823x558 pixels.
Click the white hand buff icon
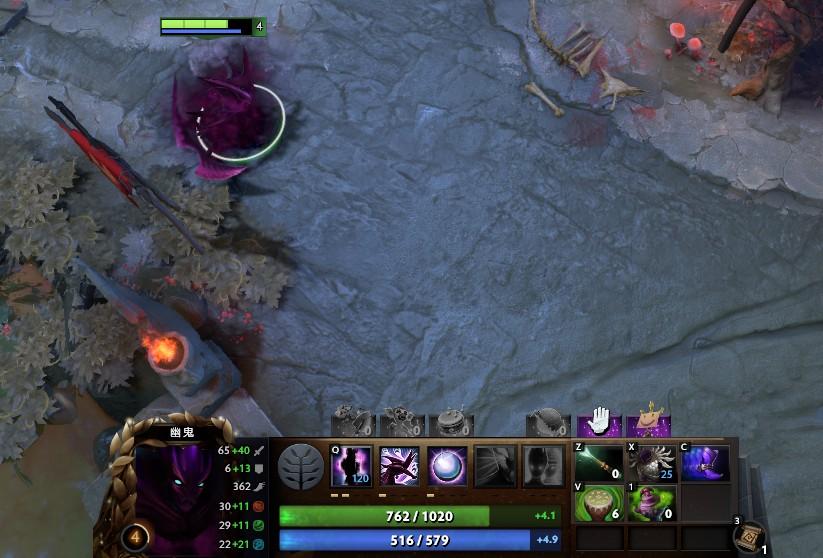[599, 421]
